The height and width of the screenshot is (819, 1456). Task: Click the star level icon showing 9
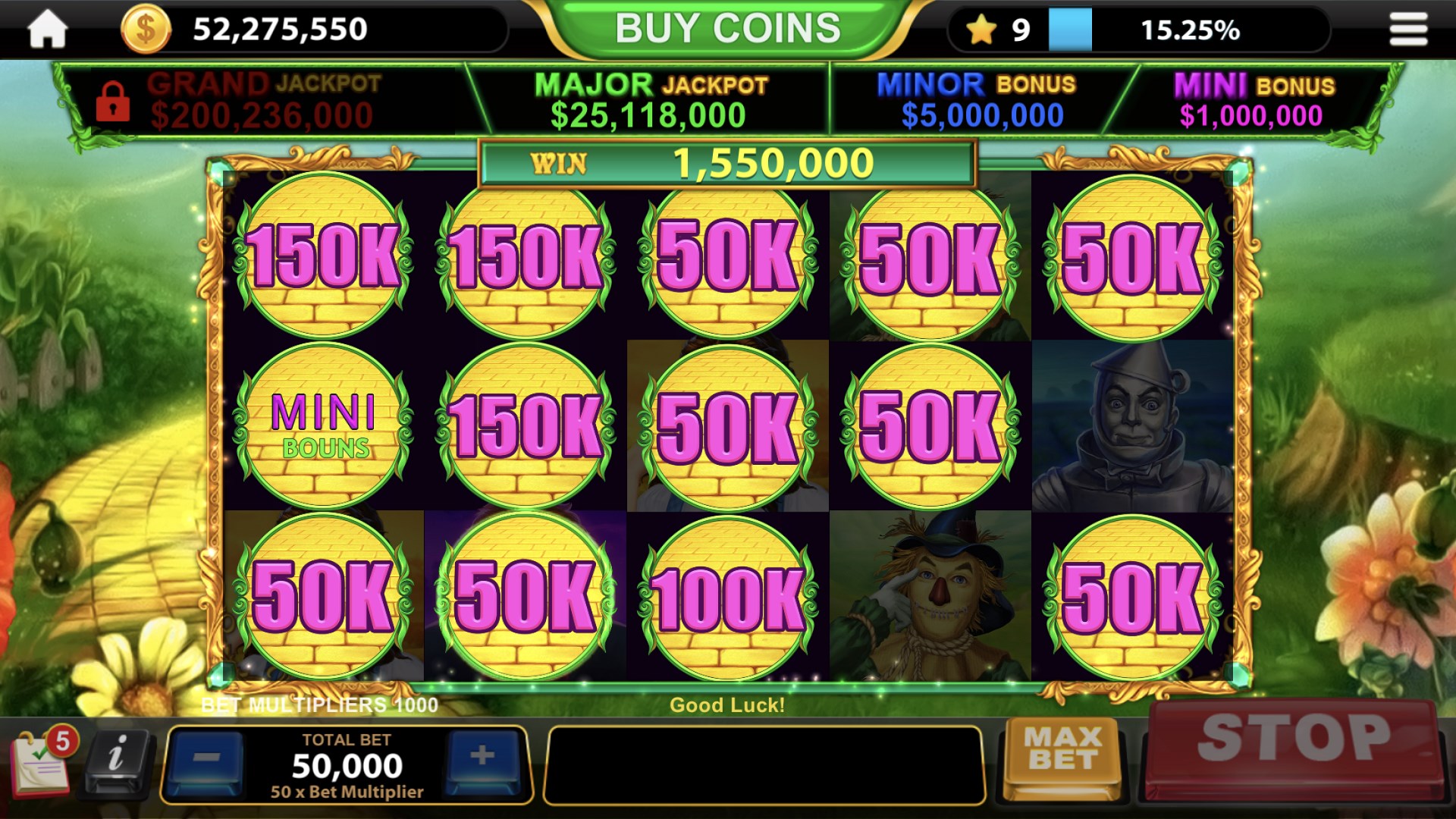click(983, 28)
